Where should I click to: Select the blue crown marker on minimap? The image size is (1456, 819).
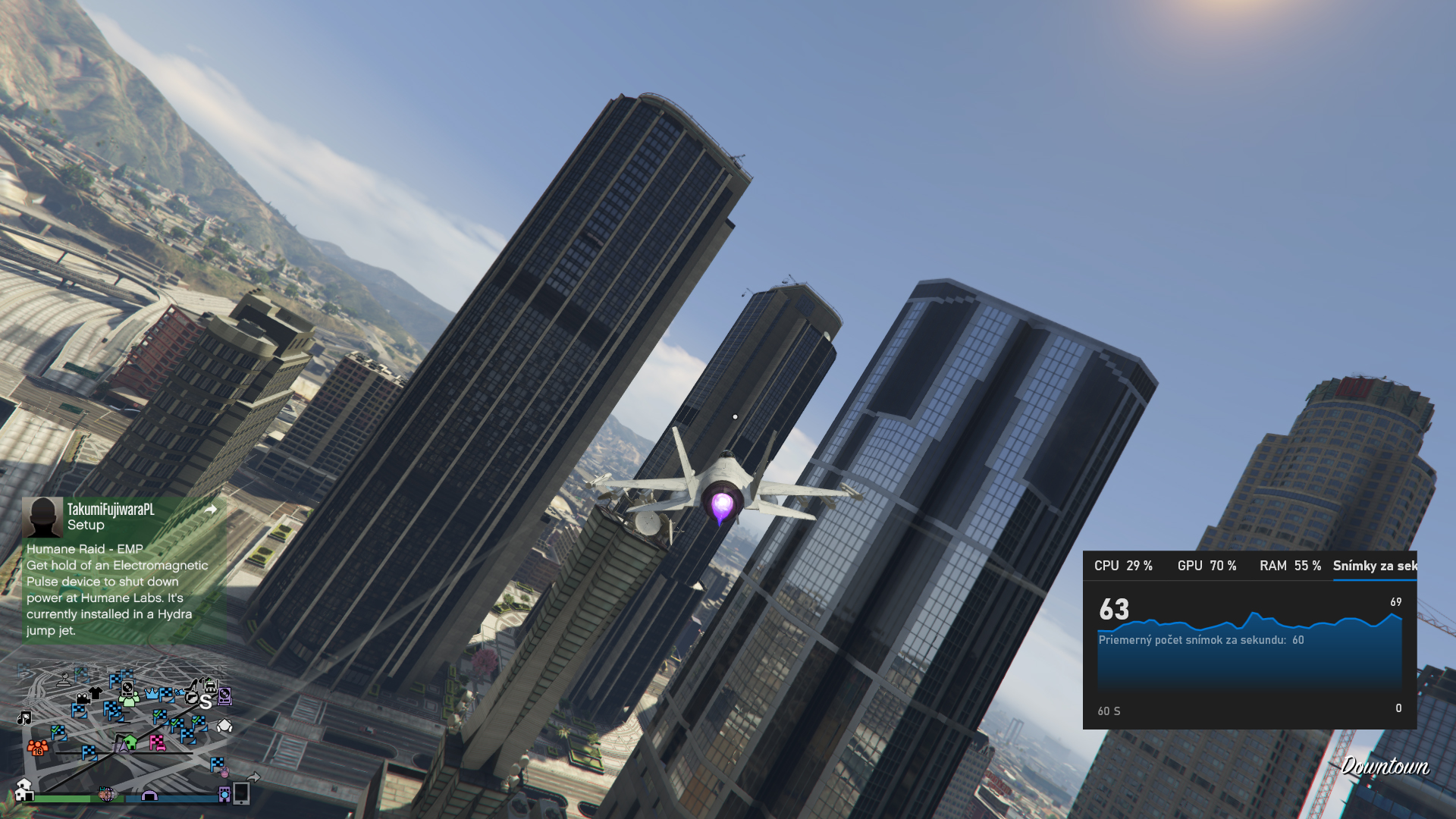pos(152,694)
